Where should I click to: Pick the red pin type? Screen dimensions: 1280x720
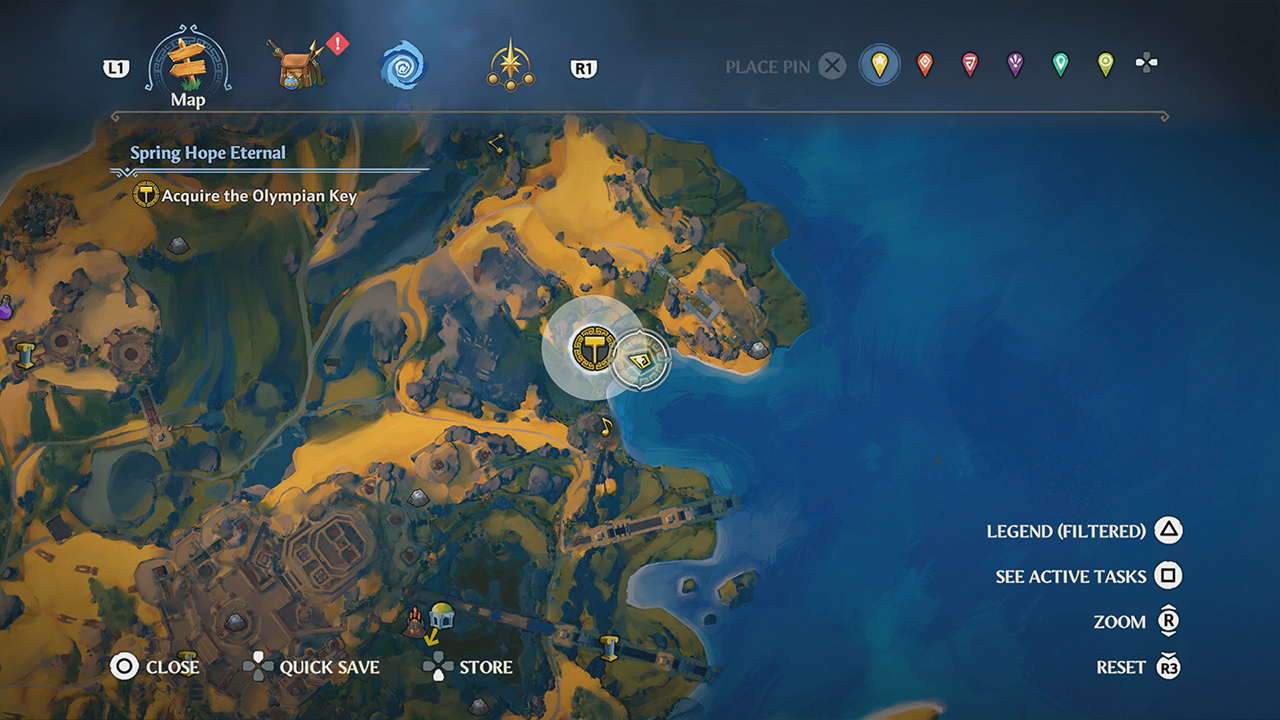coord(969,66)
